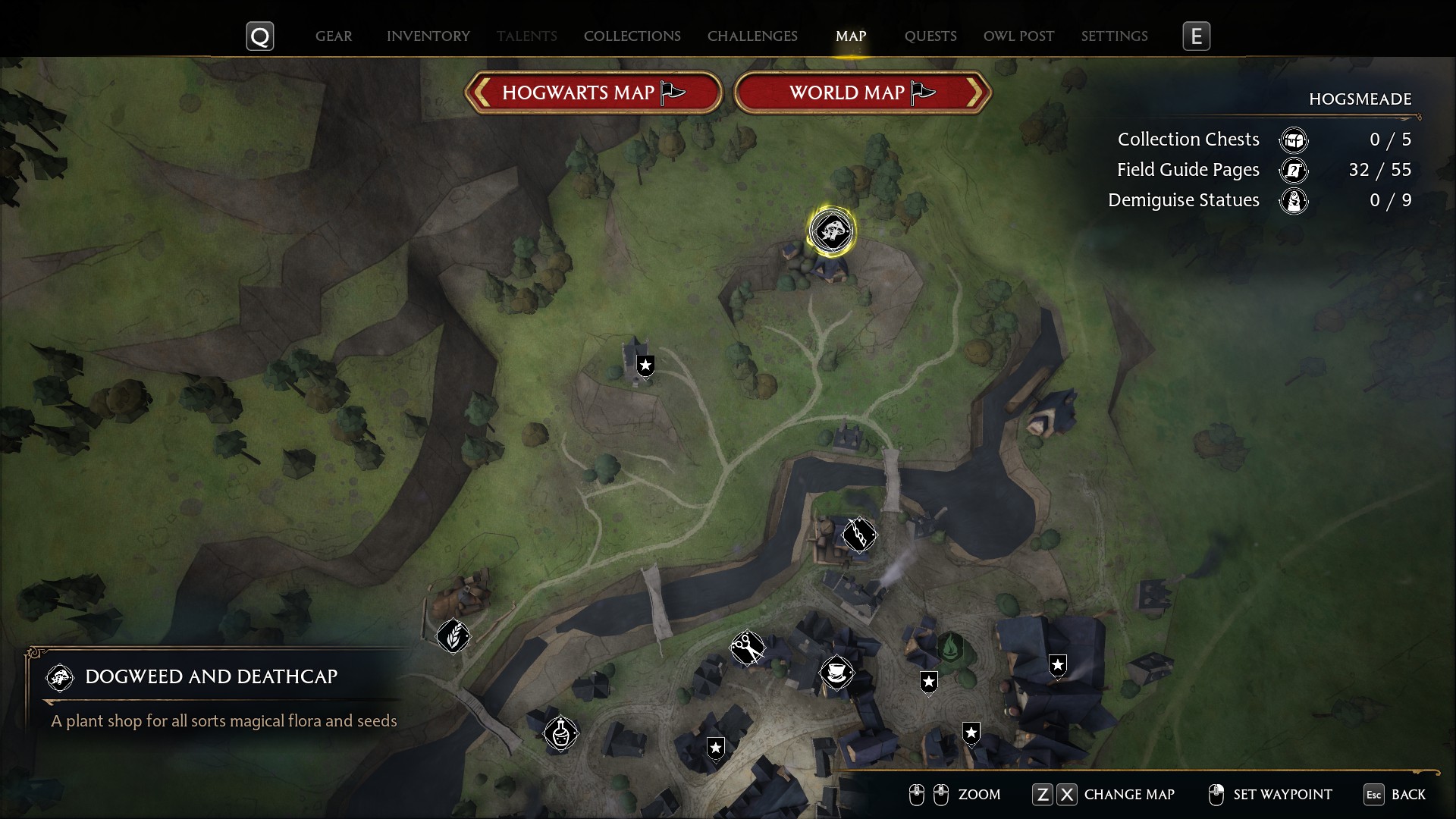Switch to the Settings tab
1456x819 pixels.
[1114, 36]
